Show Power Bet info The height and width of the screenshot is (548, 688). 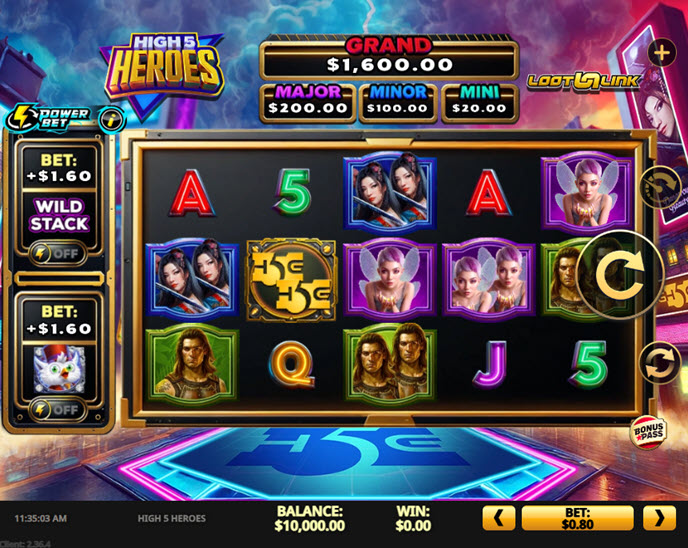tap(113, 117)
